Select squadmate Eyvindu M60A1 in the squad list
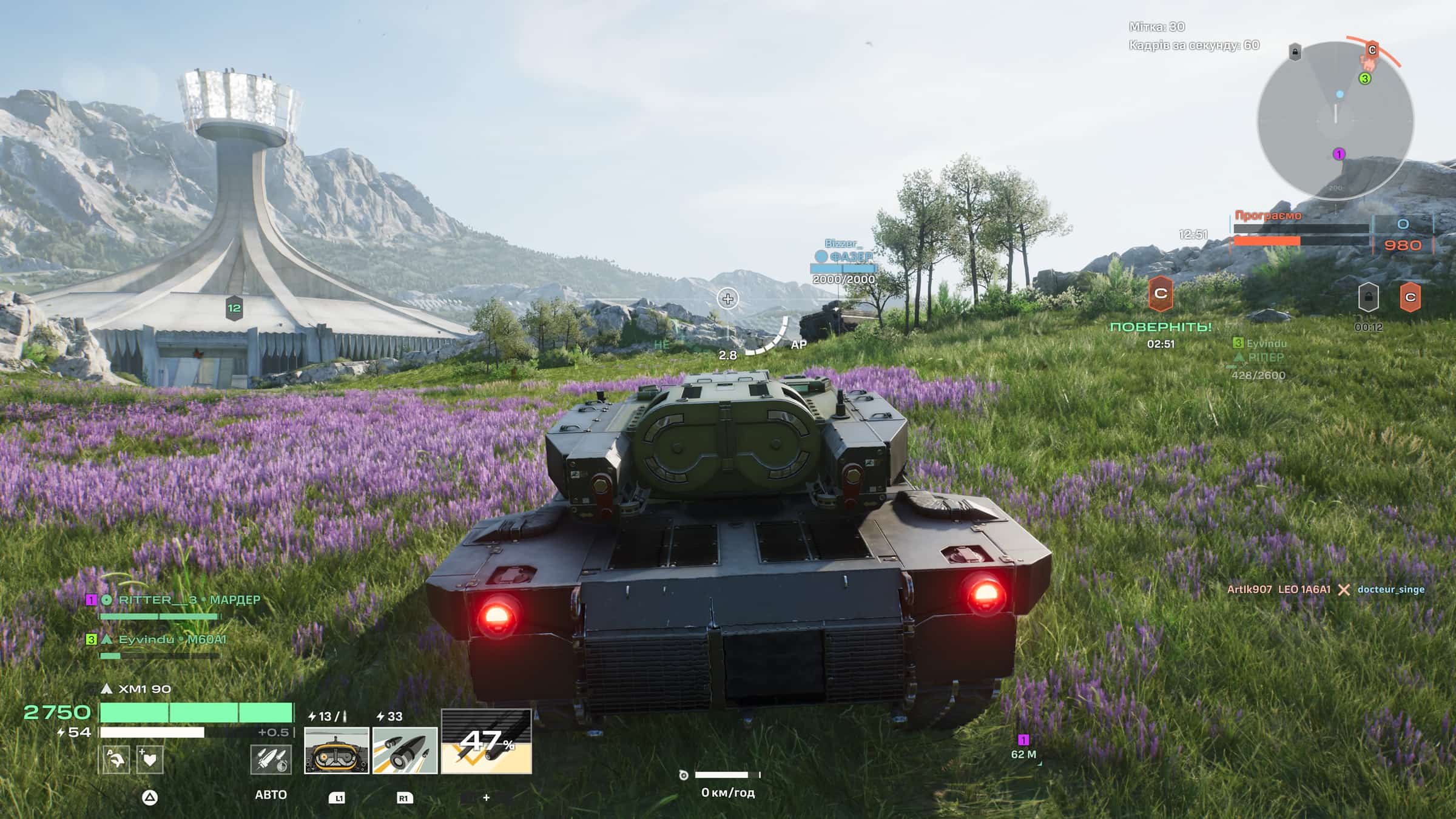This screenshot has height=819, width=1456. [165, 639]
